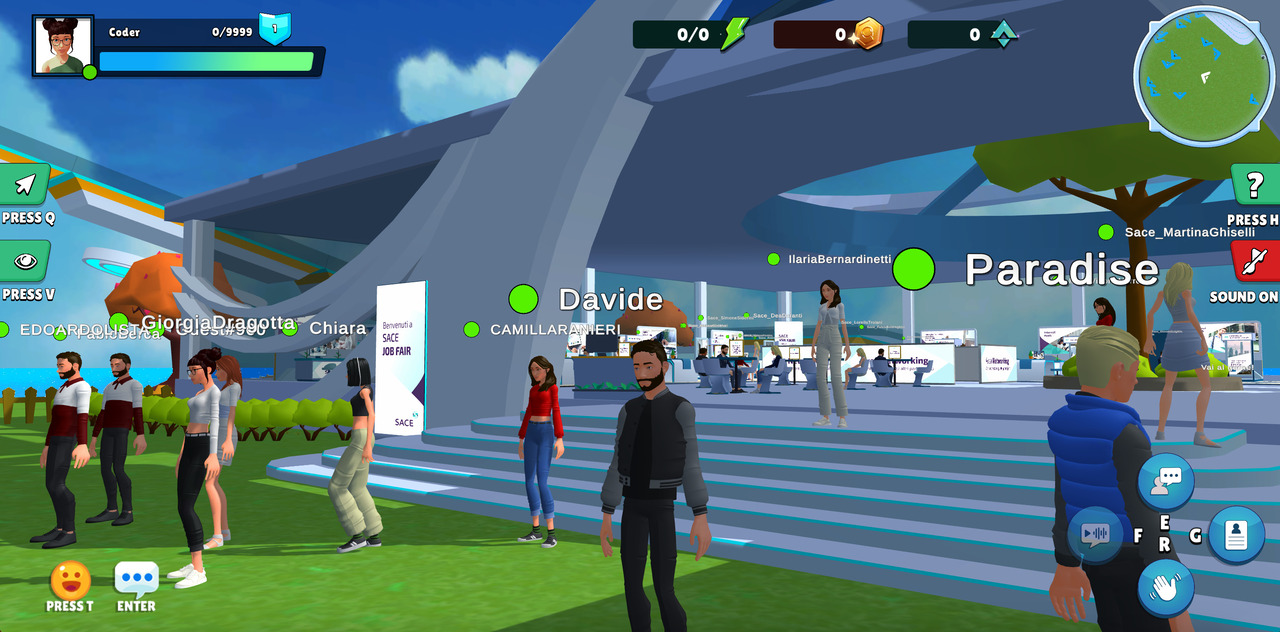Toggle the green eye view button
Viewport: 1280px width, 632px height.
pyautogui.click(x=24, y=261)
